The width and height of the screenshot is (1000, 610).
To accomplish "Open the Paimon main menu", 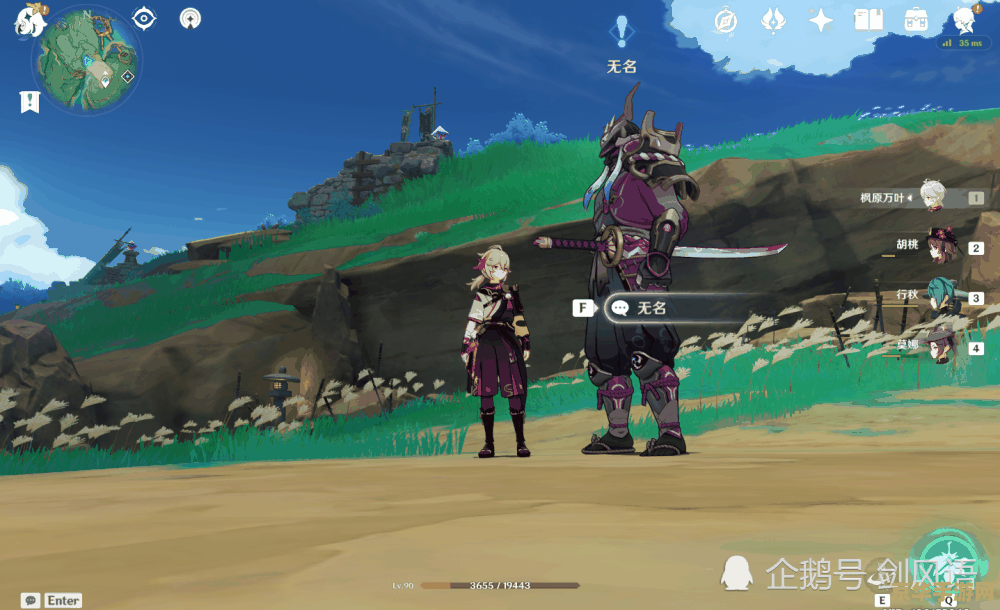I will pos(28,22).
